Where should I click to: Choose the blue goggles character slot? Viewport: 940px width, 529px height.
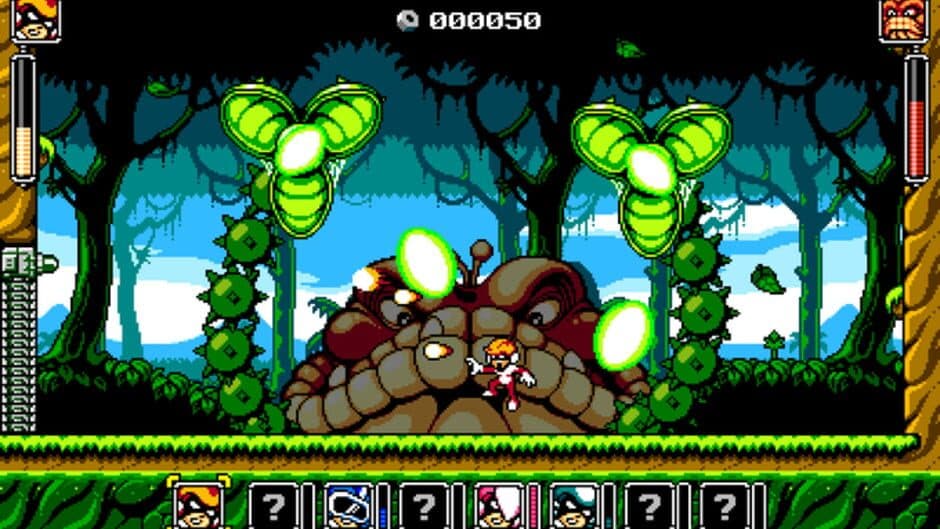click(348, 505)
